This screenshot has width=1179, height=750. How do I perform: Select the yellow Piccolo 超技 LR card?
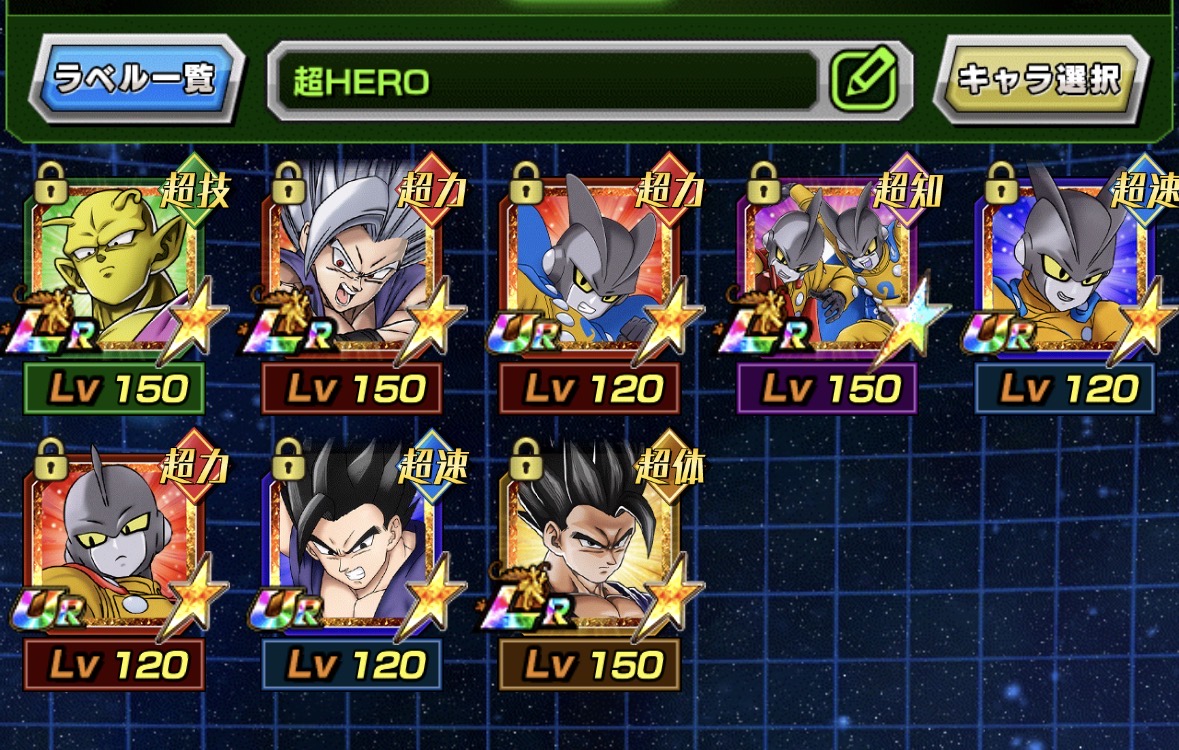[x=115, y=270]
